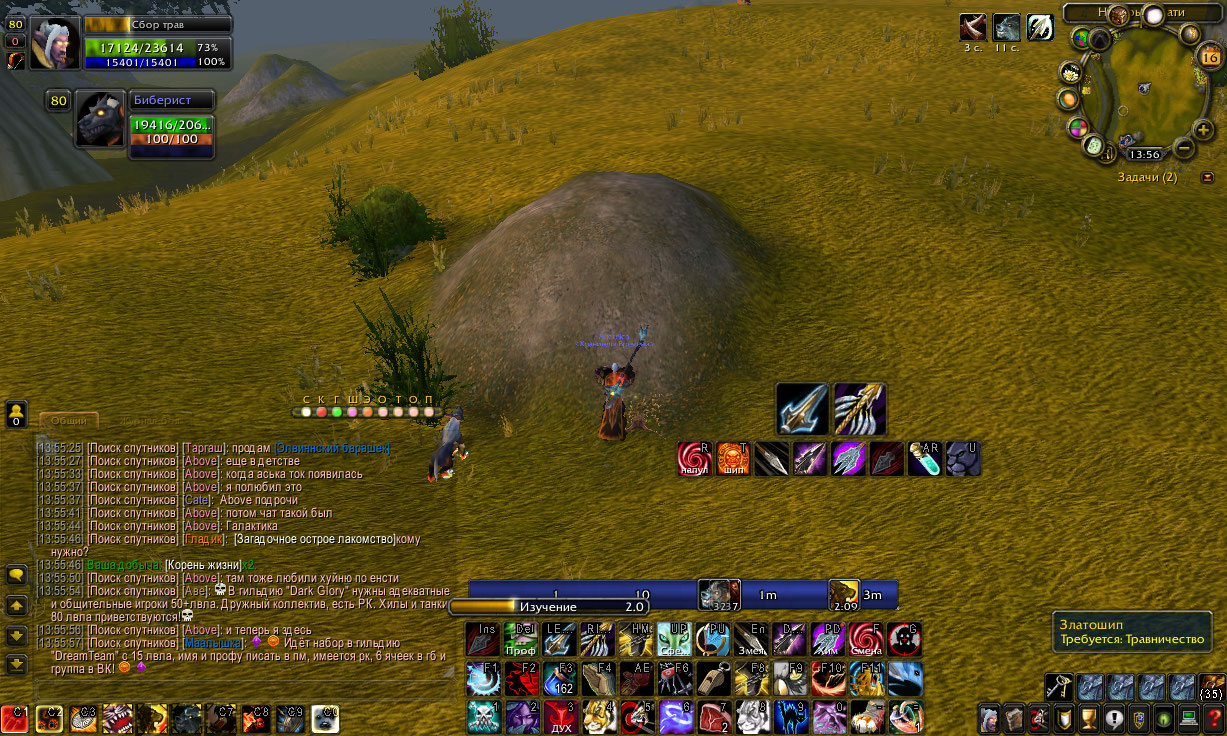
Task: Activate the red spiral Смена ability
Action: (x=866, y=639)
